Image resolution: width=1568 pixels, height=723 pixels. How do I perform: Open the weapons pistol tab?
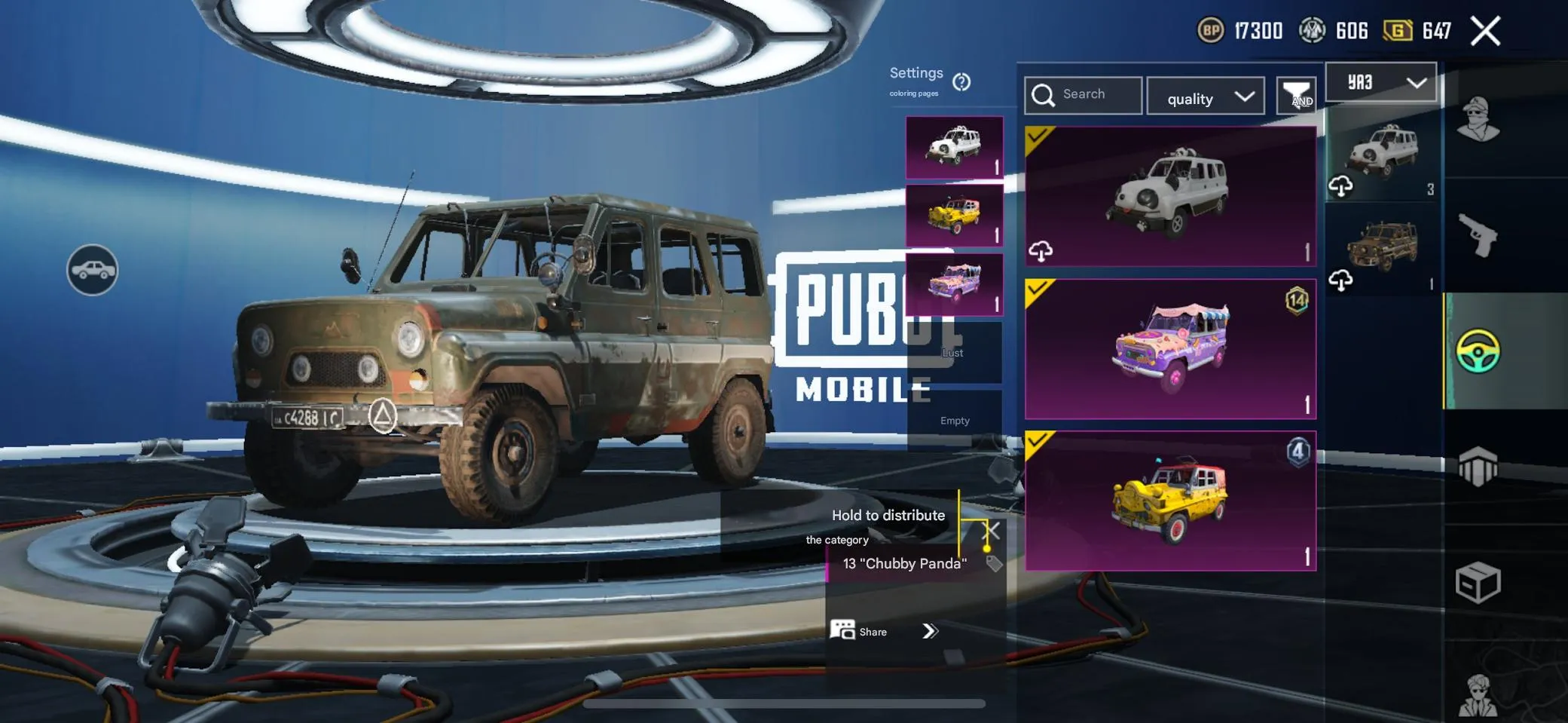pyautogui.click(x=1478, y=235)
